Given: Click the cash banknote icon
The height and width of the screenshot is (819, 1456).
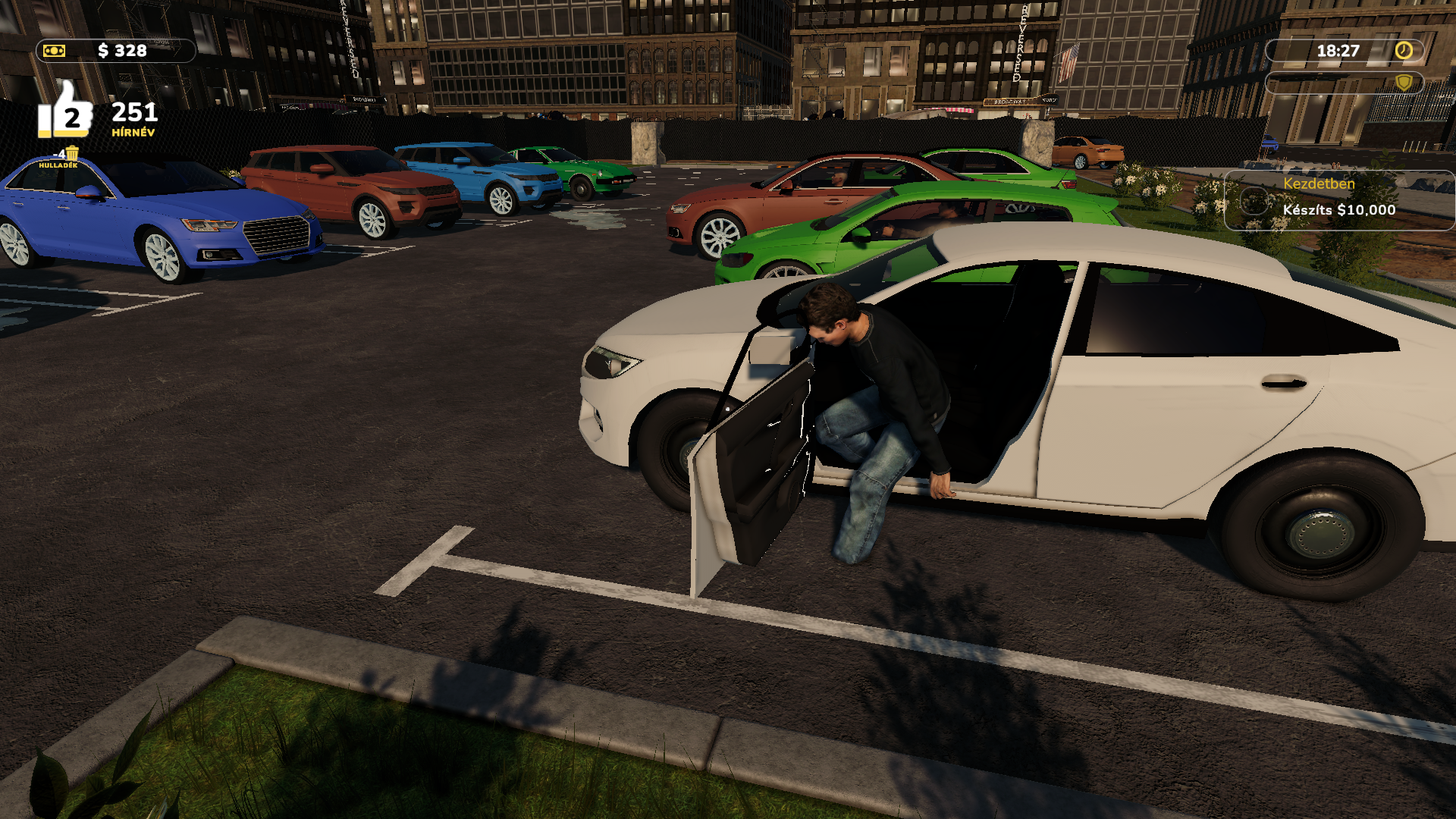Looking at the screenshot, I should coord(55,51).
